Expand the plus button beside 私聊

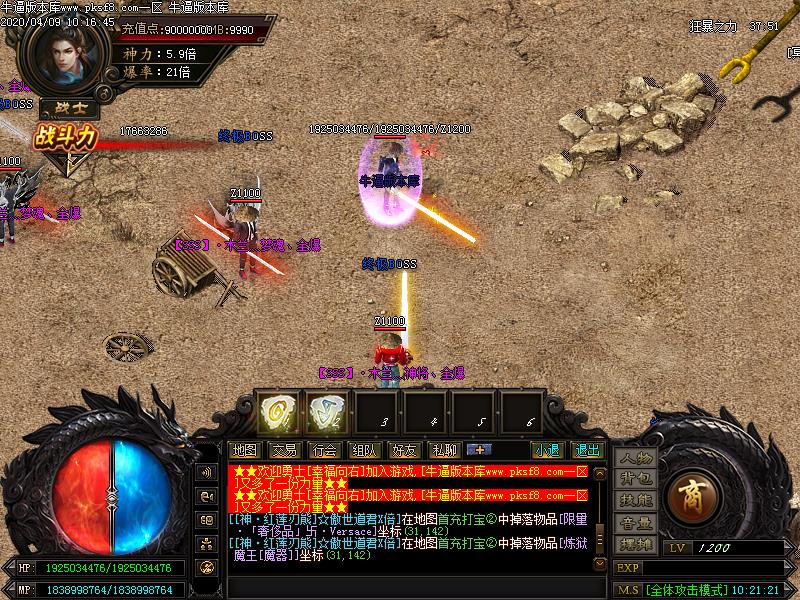[x=477, y=450]
